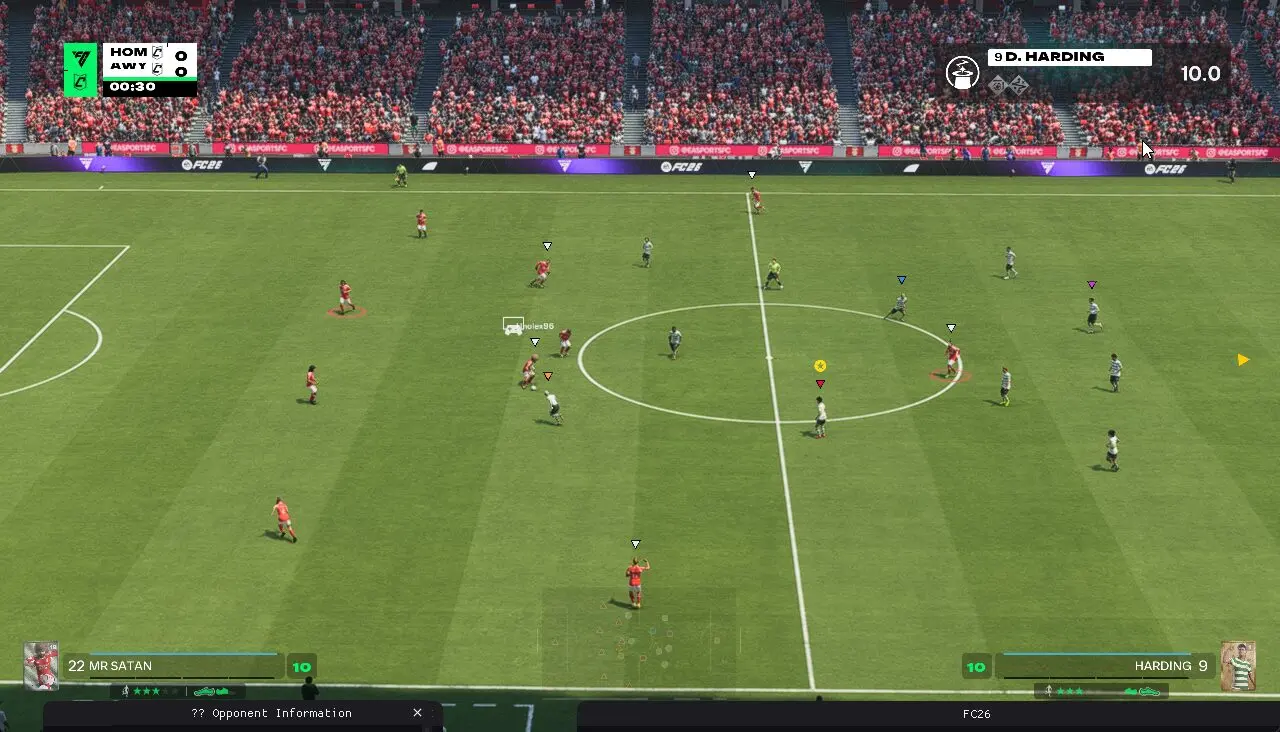The image size is (1280, 732).
Task: Select Mr Satan's player portrait card
Action: pos(41,666)
